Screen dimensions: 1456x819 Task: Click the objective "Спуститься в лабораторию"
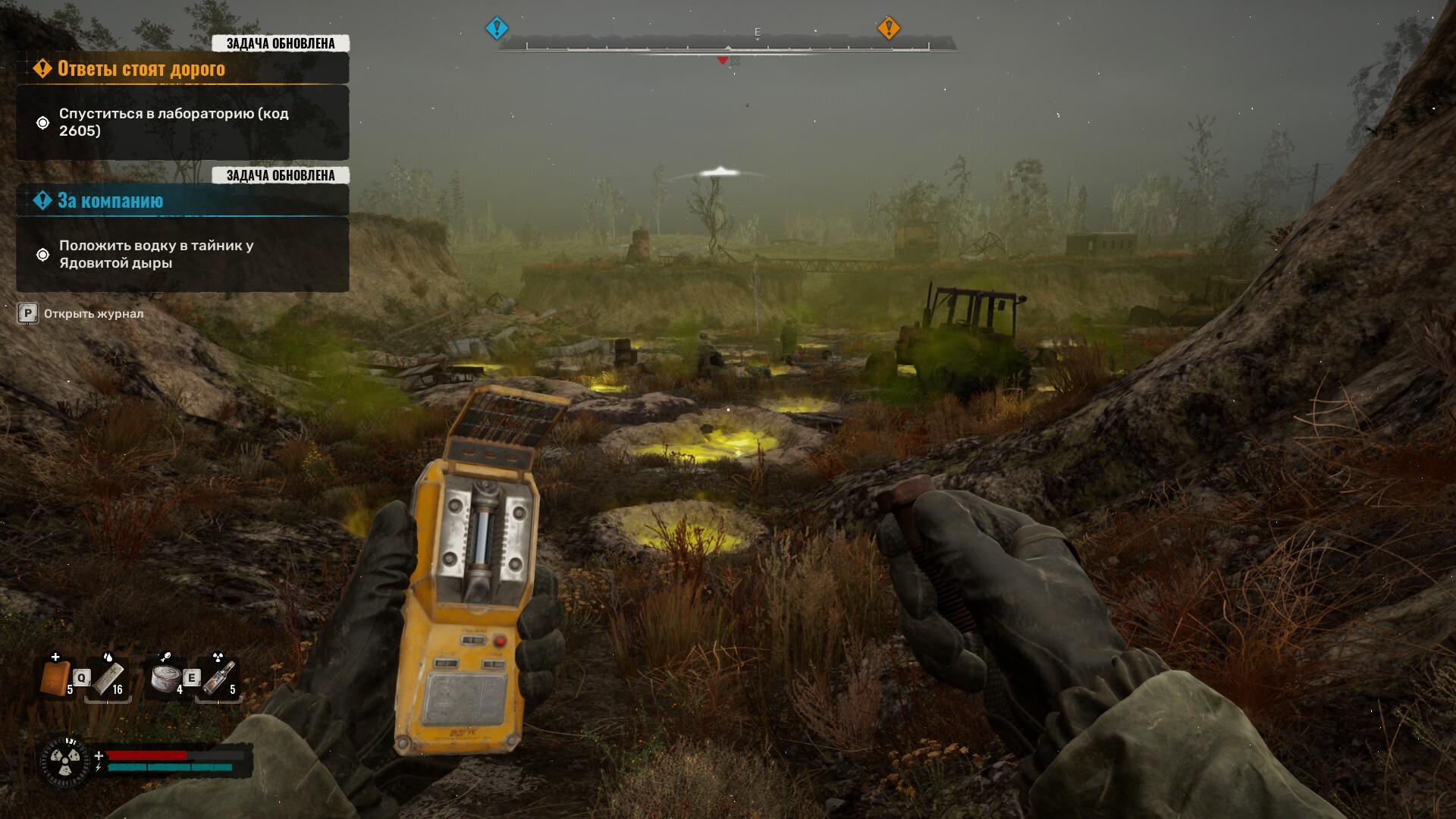174,122
